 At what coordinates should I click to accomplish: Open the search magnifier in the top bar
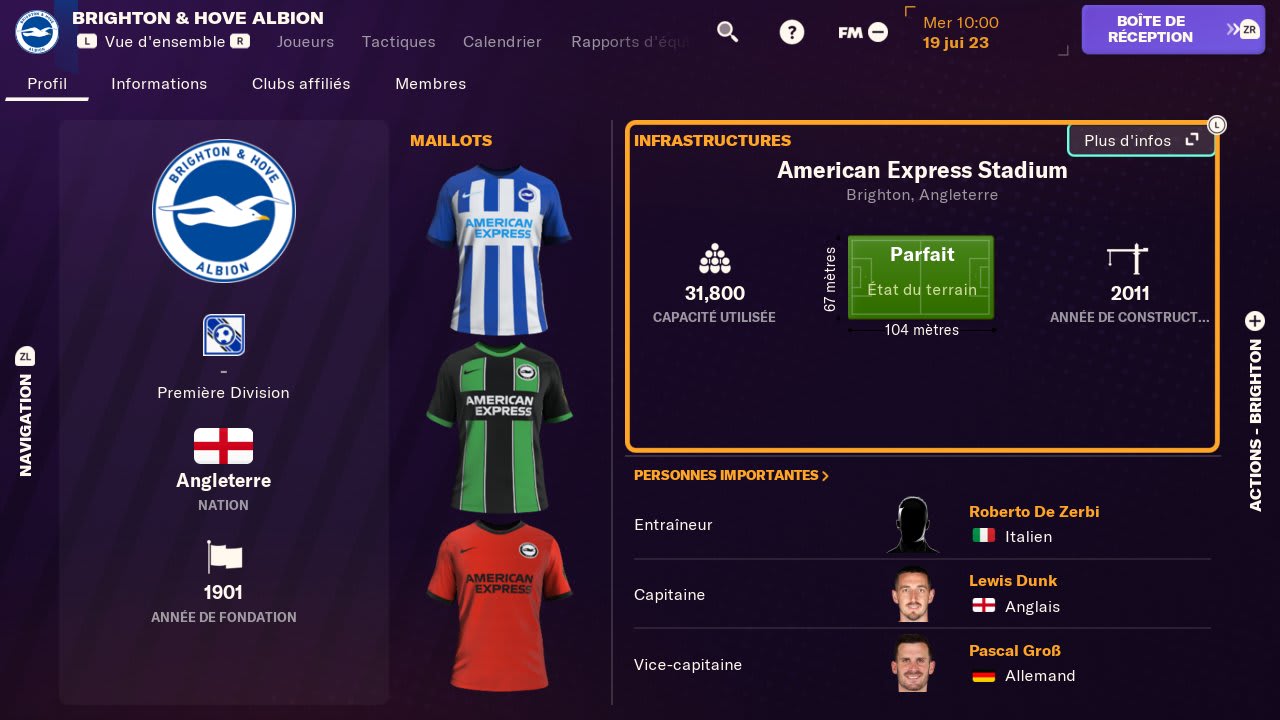pyautogui.click(x=728, y=31)
